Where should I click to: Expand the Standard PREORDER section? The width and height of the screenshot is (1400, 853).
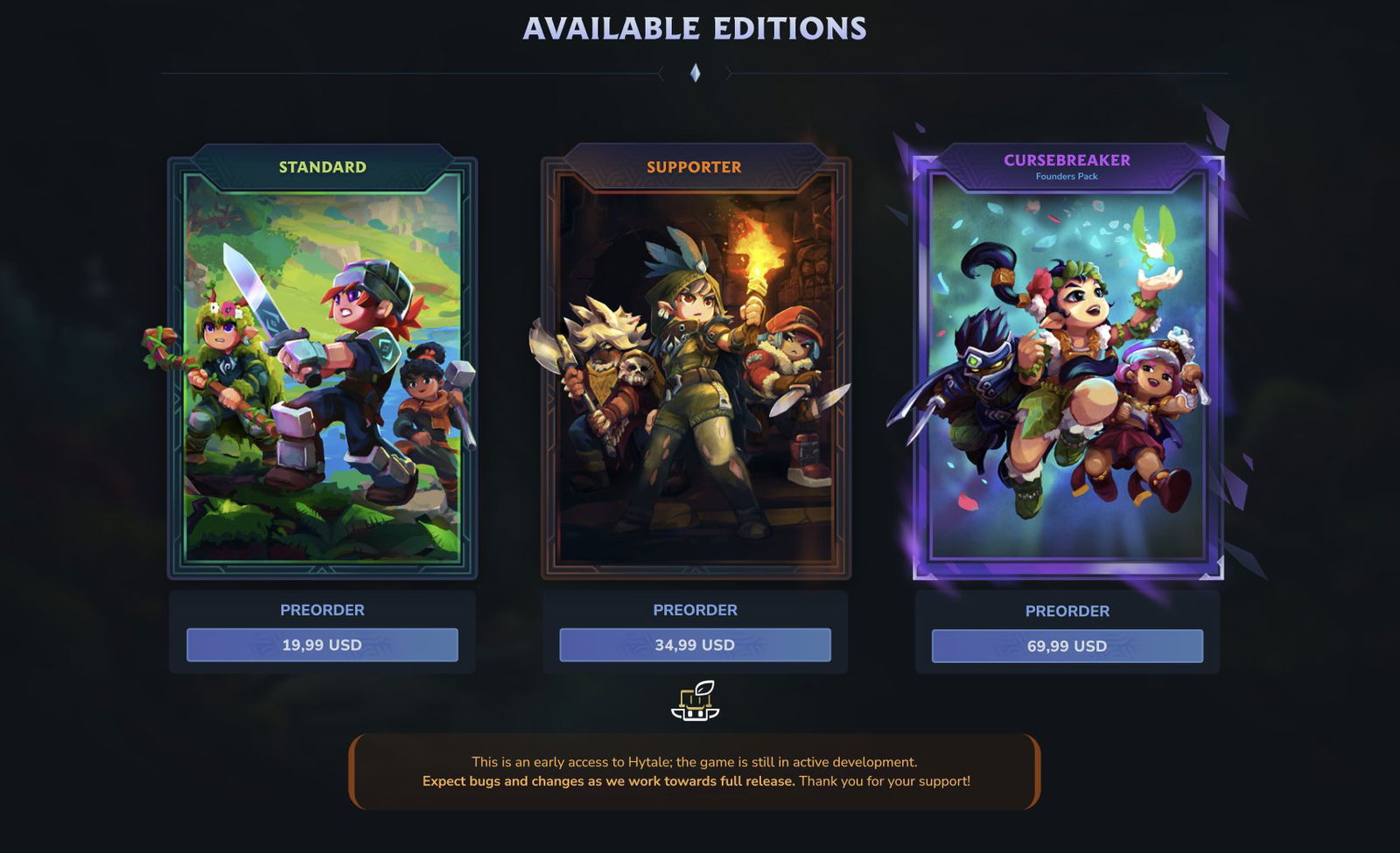tap(323, 610)
